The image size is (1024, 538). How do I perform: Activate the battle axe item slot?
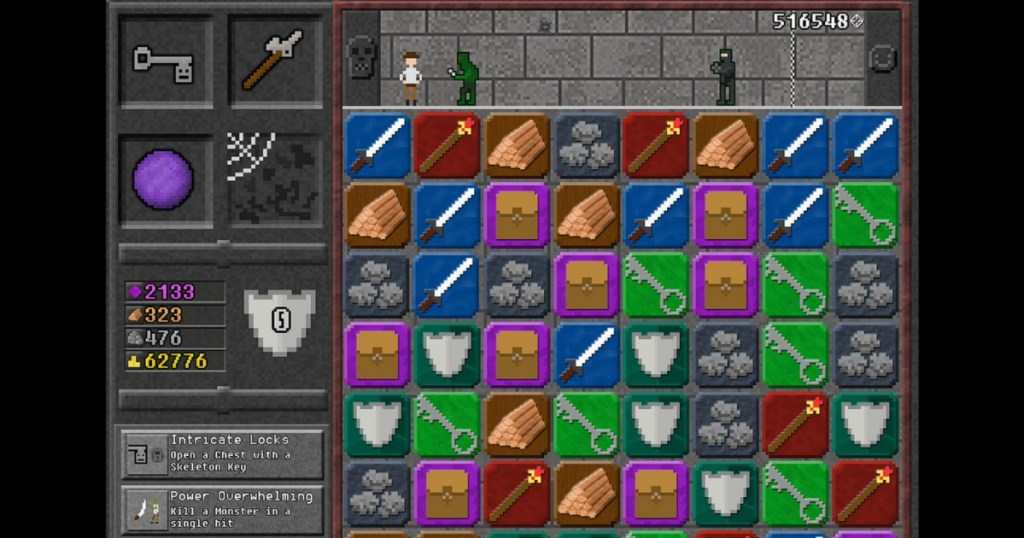(275, 61)
